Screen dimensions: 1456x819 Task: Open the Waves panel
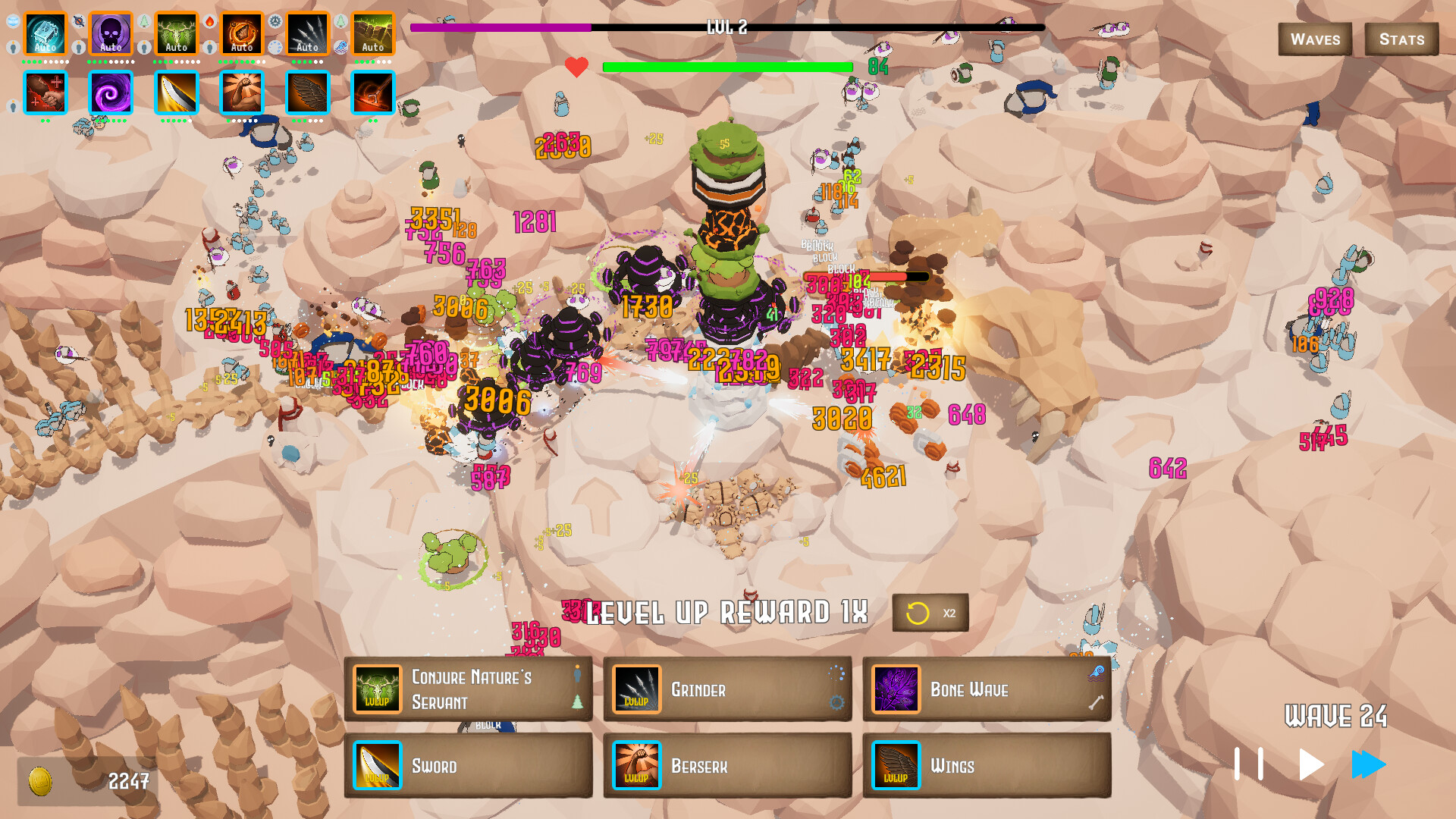pyautogui.click(x=1314, y=39)
